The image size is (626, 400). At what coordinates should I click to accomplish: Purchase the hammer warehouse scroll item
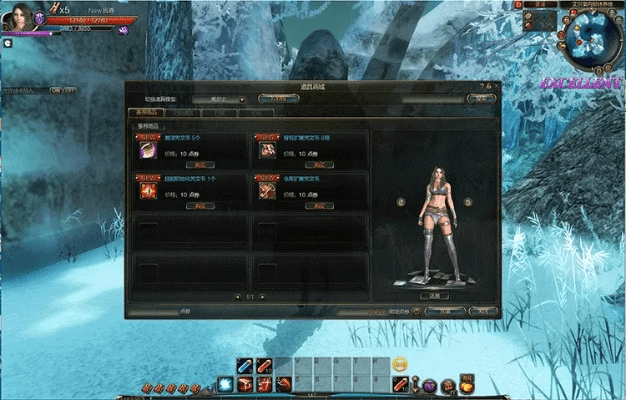(x=316, y=204)
